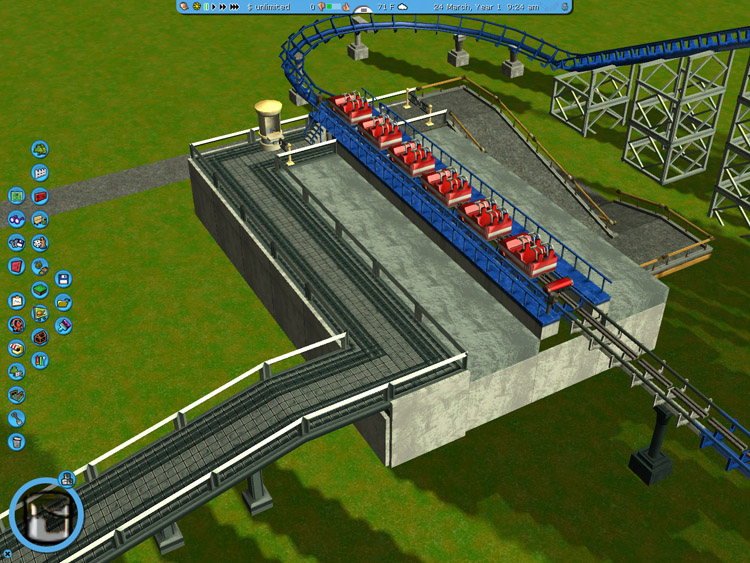Select the wrench tool icon

pyautogui.click(x=16, y=418)
